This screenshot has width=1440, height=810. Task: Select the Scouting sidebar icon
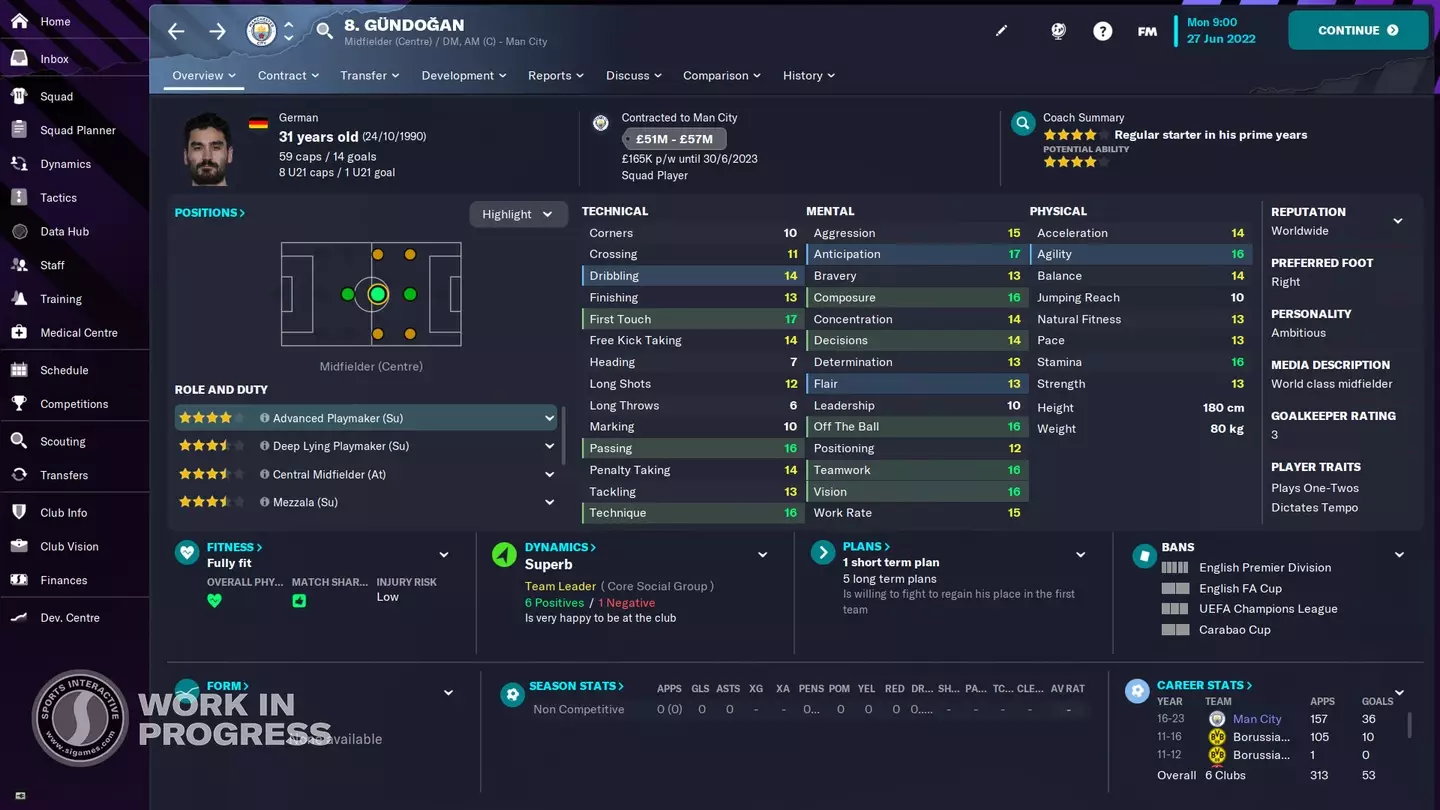point(60,440)
